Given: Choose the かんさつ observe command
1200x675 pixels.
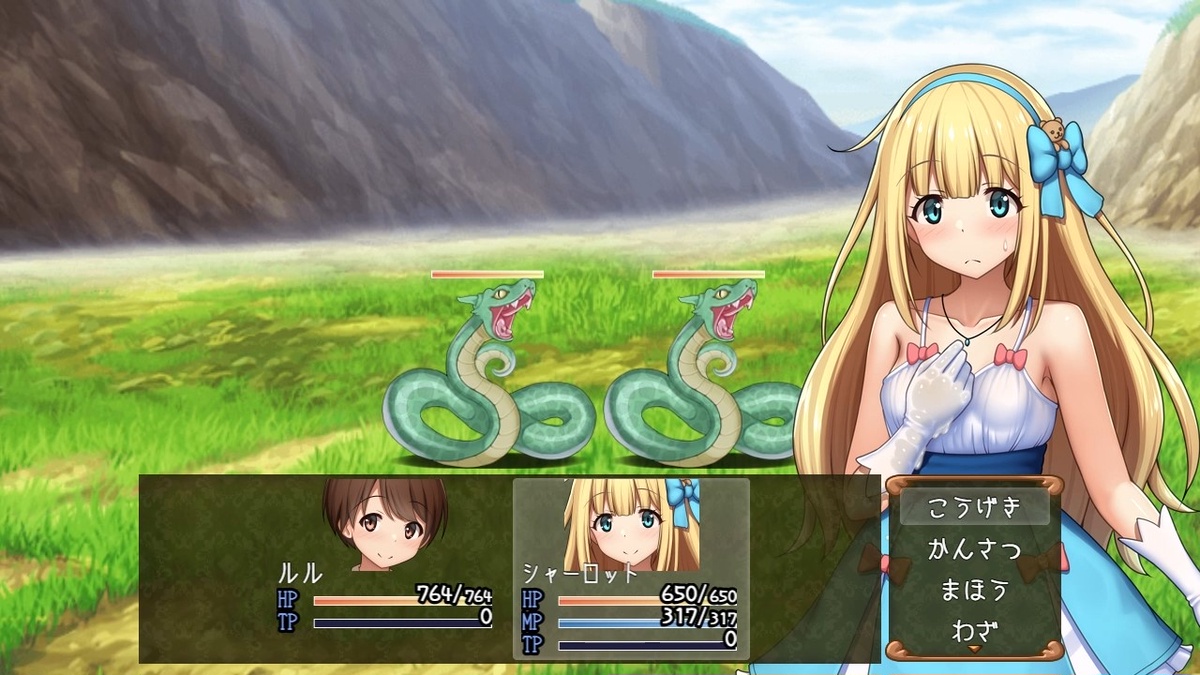Looking at the screenshot, I should coord(974,548).
